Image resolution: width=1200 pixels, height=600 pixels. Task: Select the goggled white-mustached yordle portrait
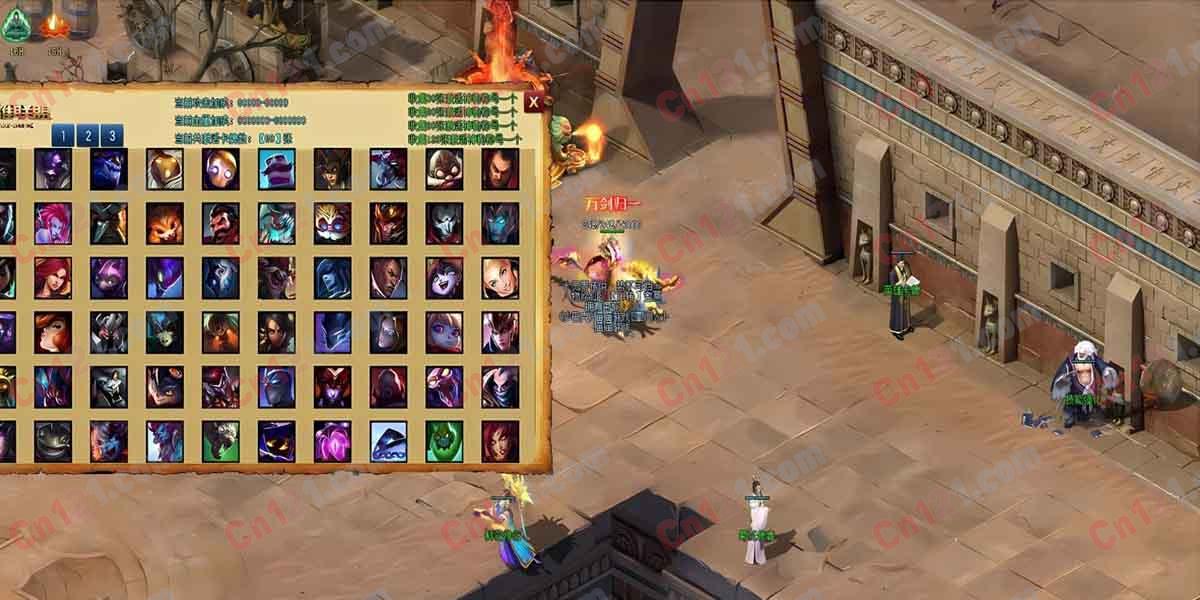[332, 223]
